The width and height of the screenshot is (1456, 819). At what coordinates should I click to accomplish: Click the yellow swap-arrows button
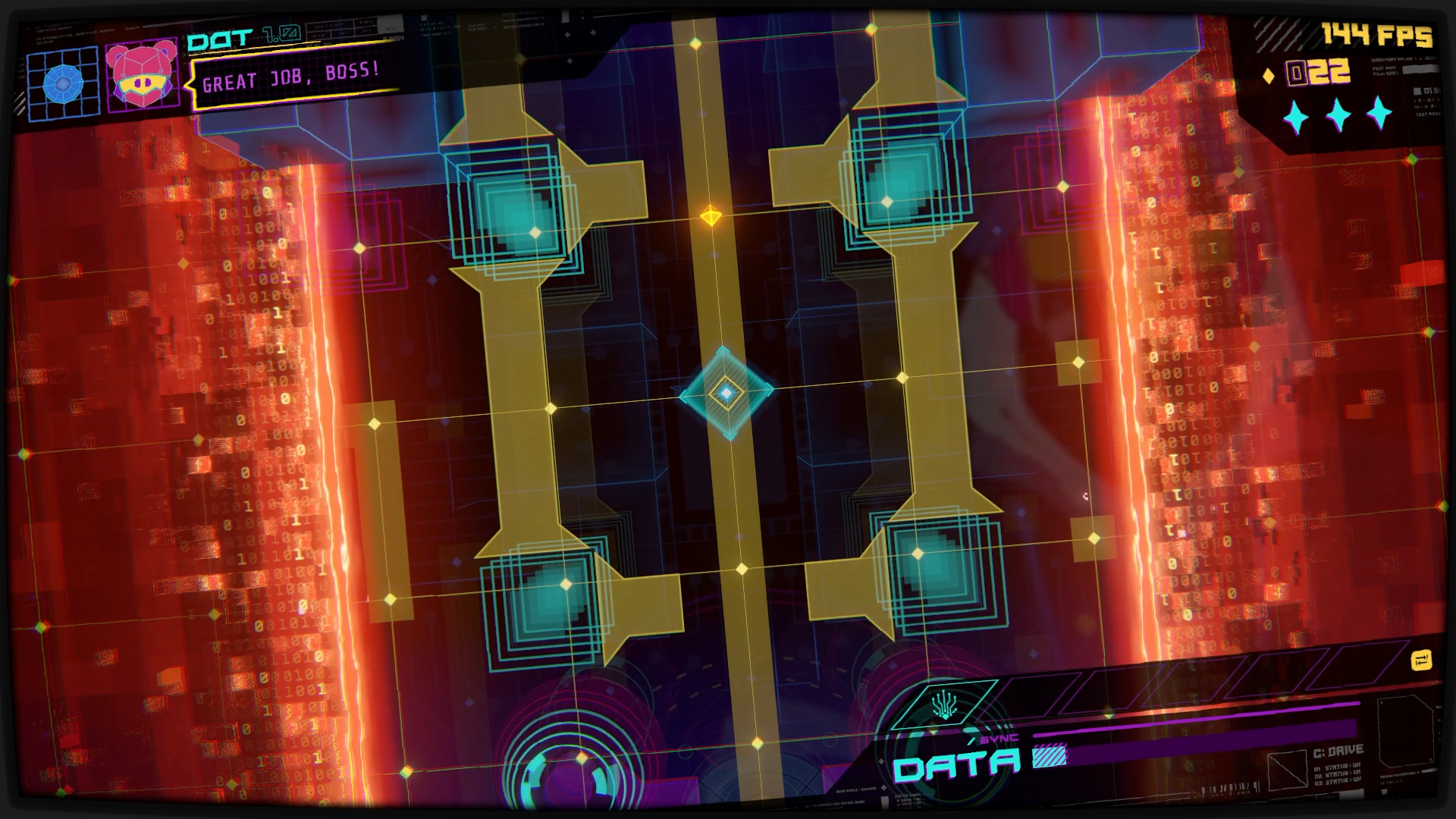(x=1420, y=661)
